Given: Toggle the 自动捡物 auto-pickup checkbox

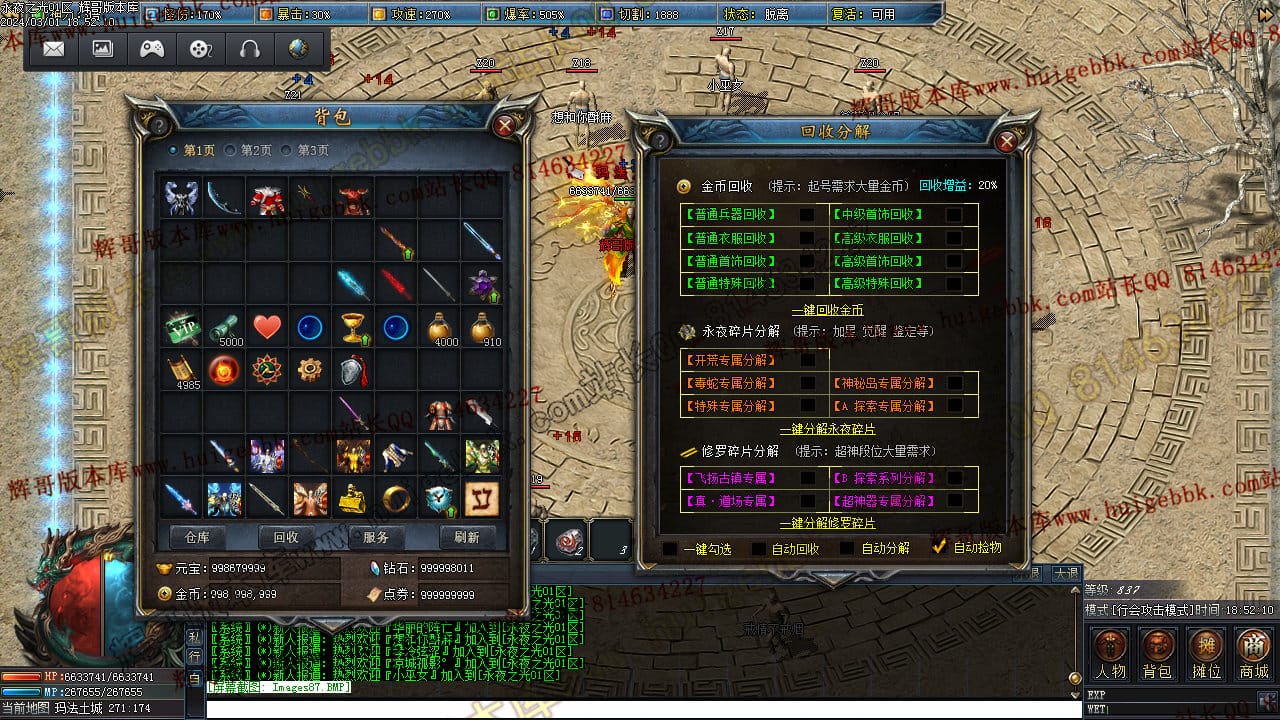Looking at the screenshot, I should tap(939, 547).
